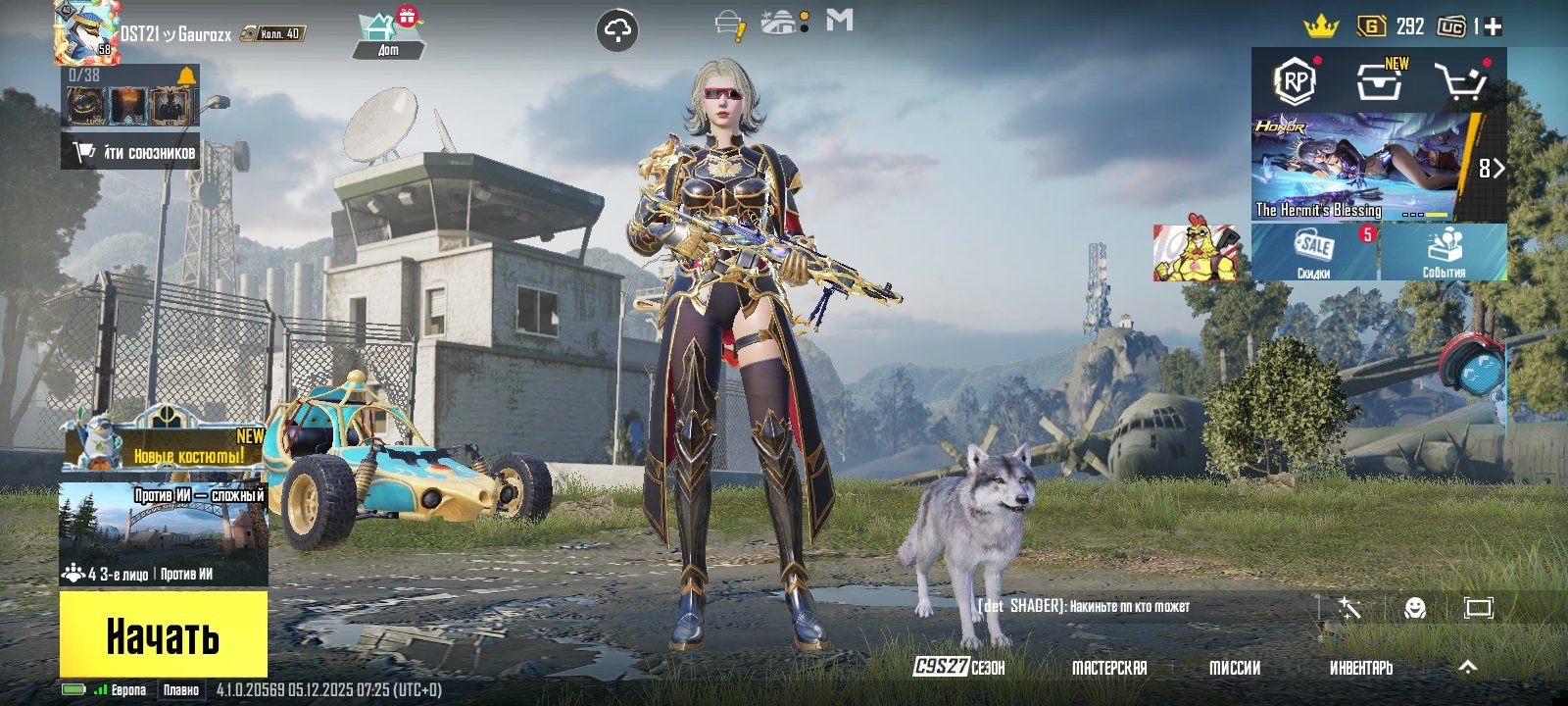Viewport: 1568px width, 706px height.
Task: Open the NEW crate box icon
Action: coord(1379,81)
